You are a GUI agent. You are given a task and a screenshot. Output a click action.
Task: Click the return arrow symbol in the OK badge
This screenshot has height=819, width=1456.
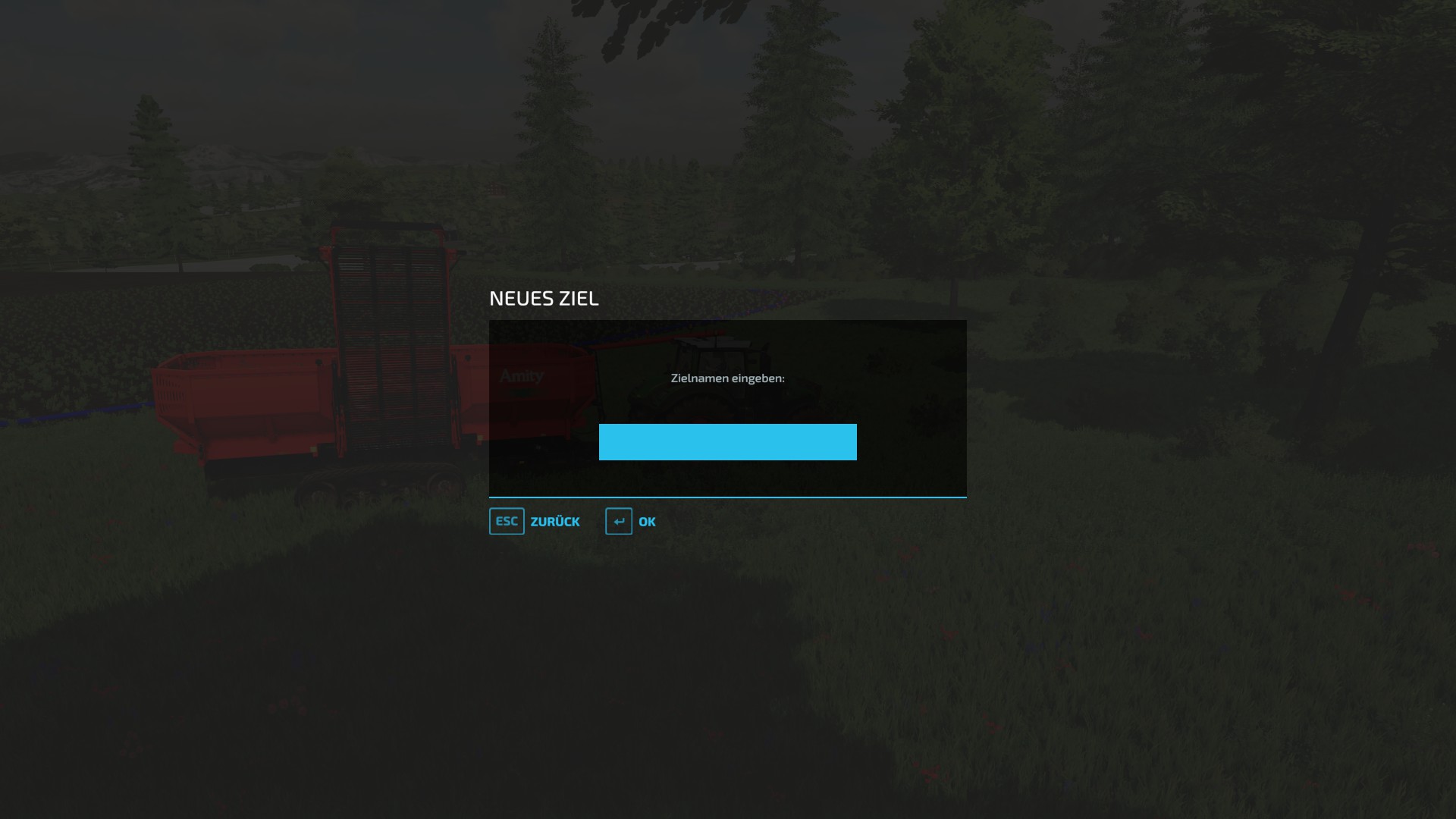pos(619,521)
